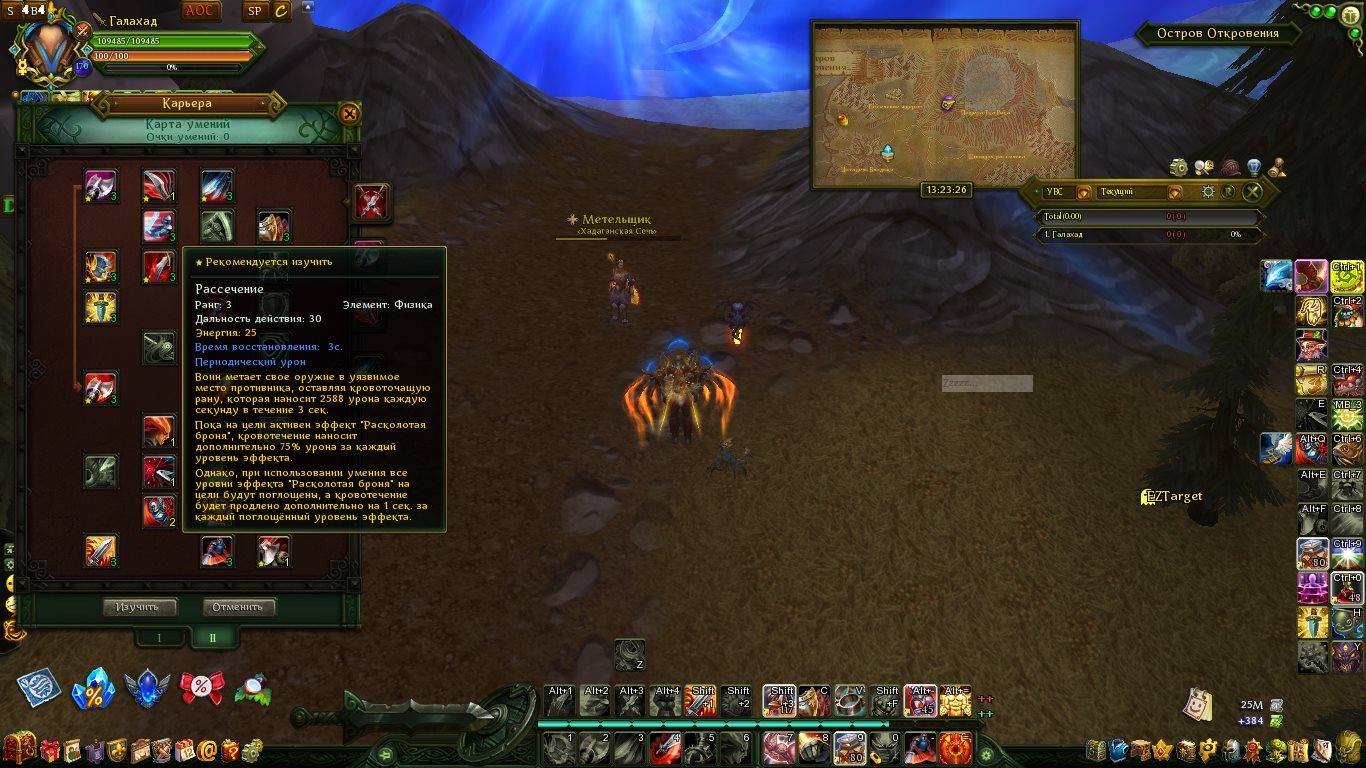Screen dimensions: 1366x768
Task: Select the hotbar slot with 80 charges
Action: tap(850, 747)
